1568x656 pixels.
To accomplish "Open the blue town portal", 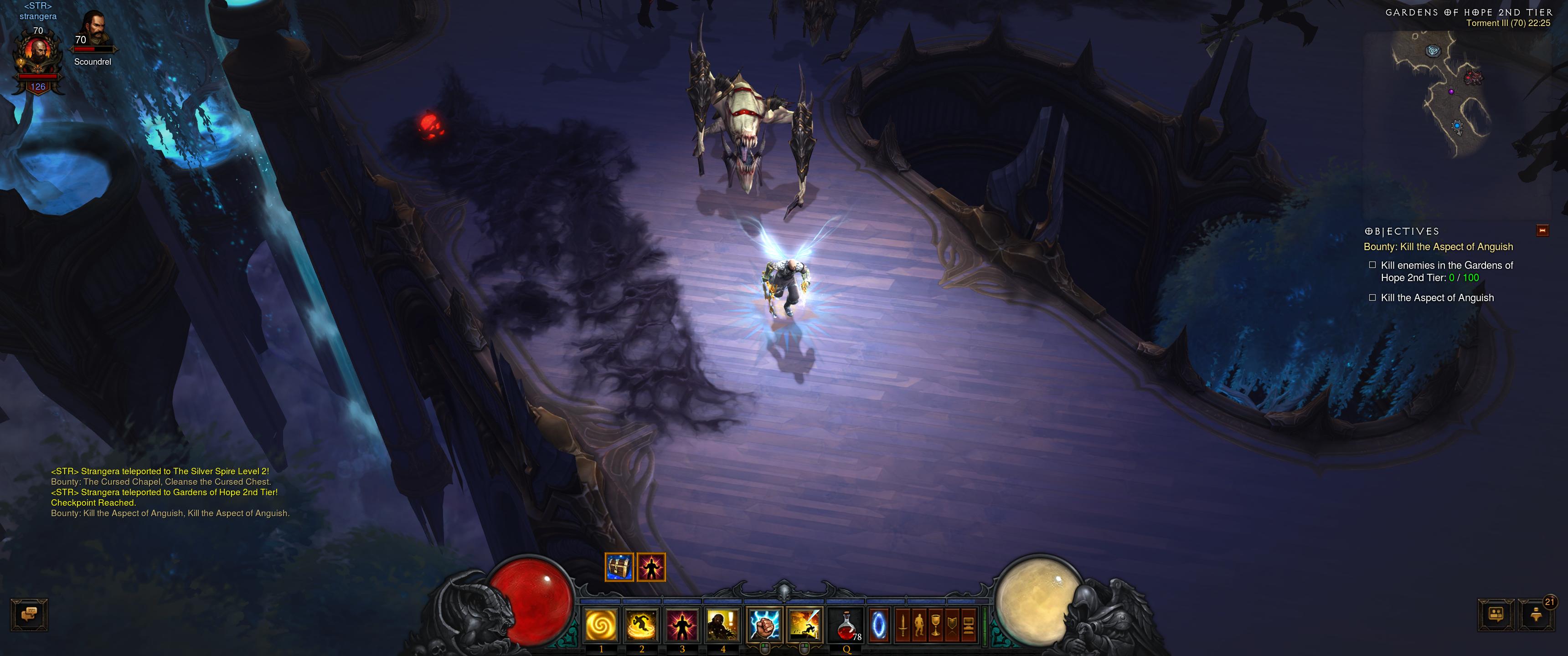I will 878,625.
